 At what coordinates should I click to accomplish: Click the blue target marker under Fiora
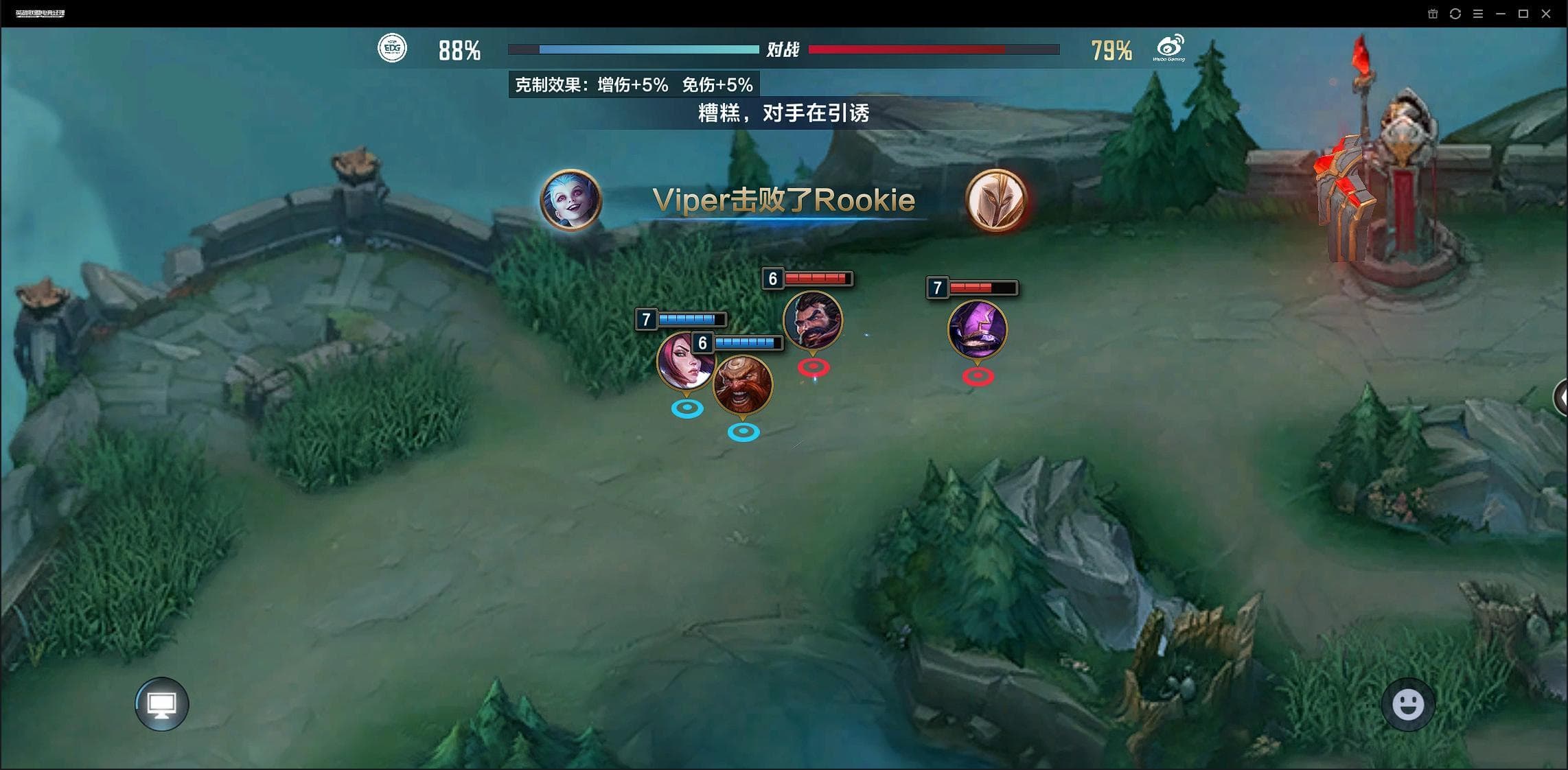pos(687,408)
